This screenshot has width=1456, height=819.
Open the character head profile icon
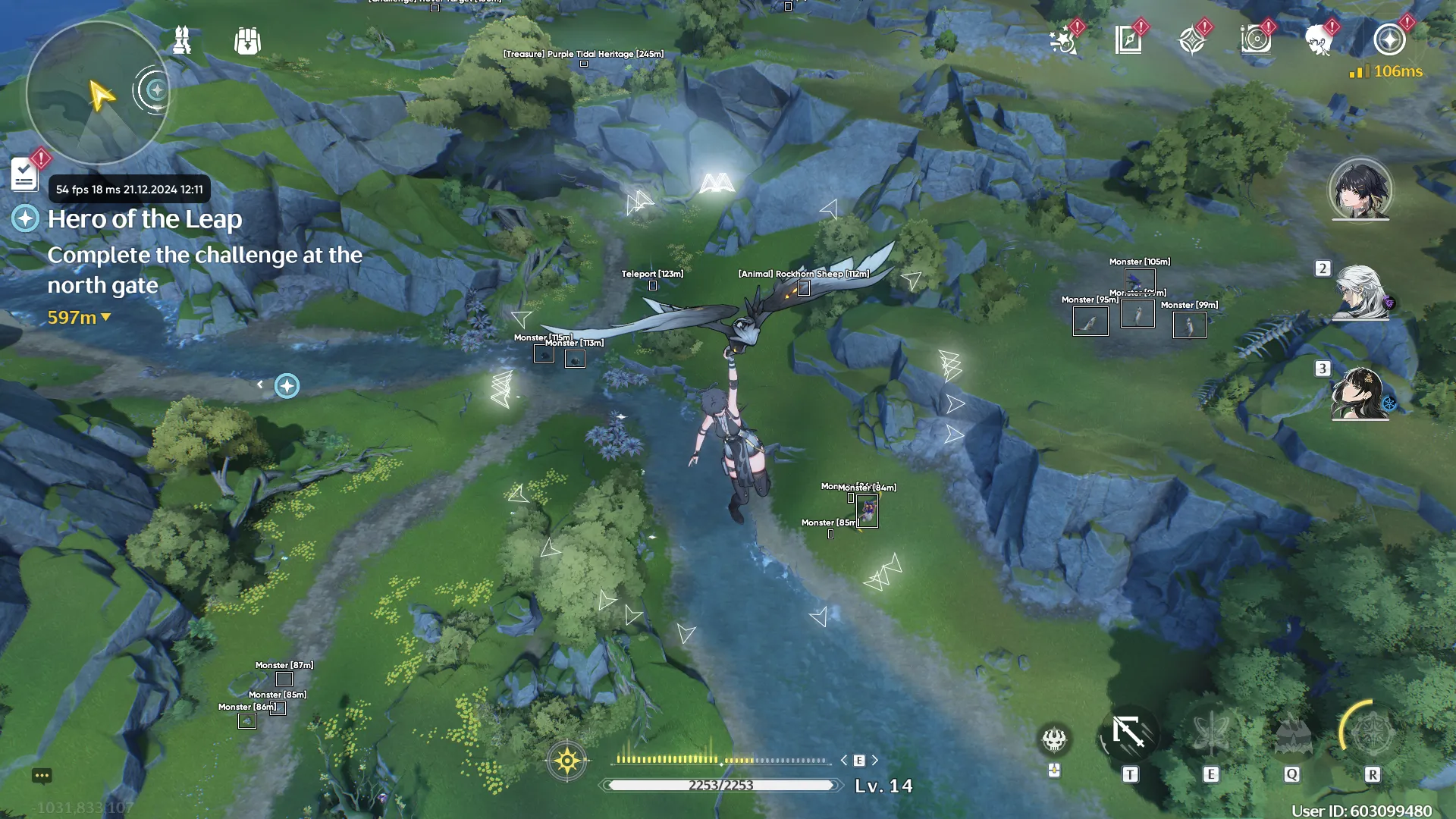tap(1319, 40)
